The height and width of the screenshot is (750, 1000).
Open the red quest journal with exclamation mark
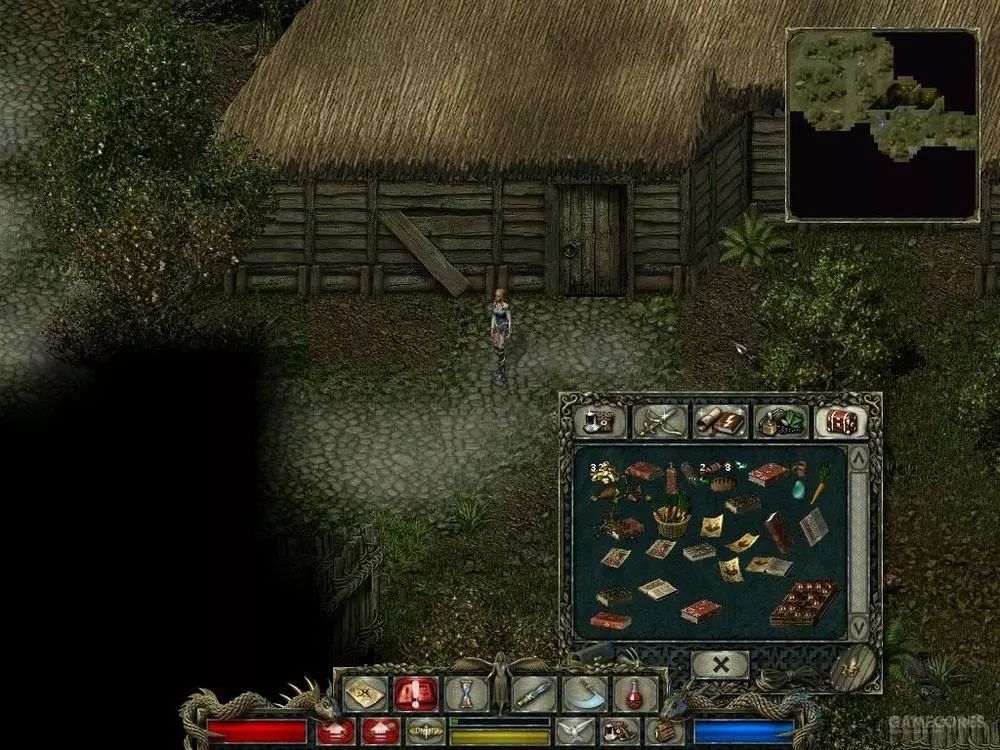point(415,693)
